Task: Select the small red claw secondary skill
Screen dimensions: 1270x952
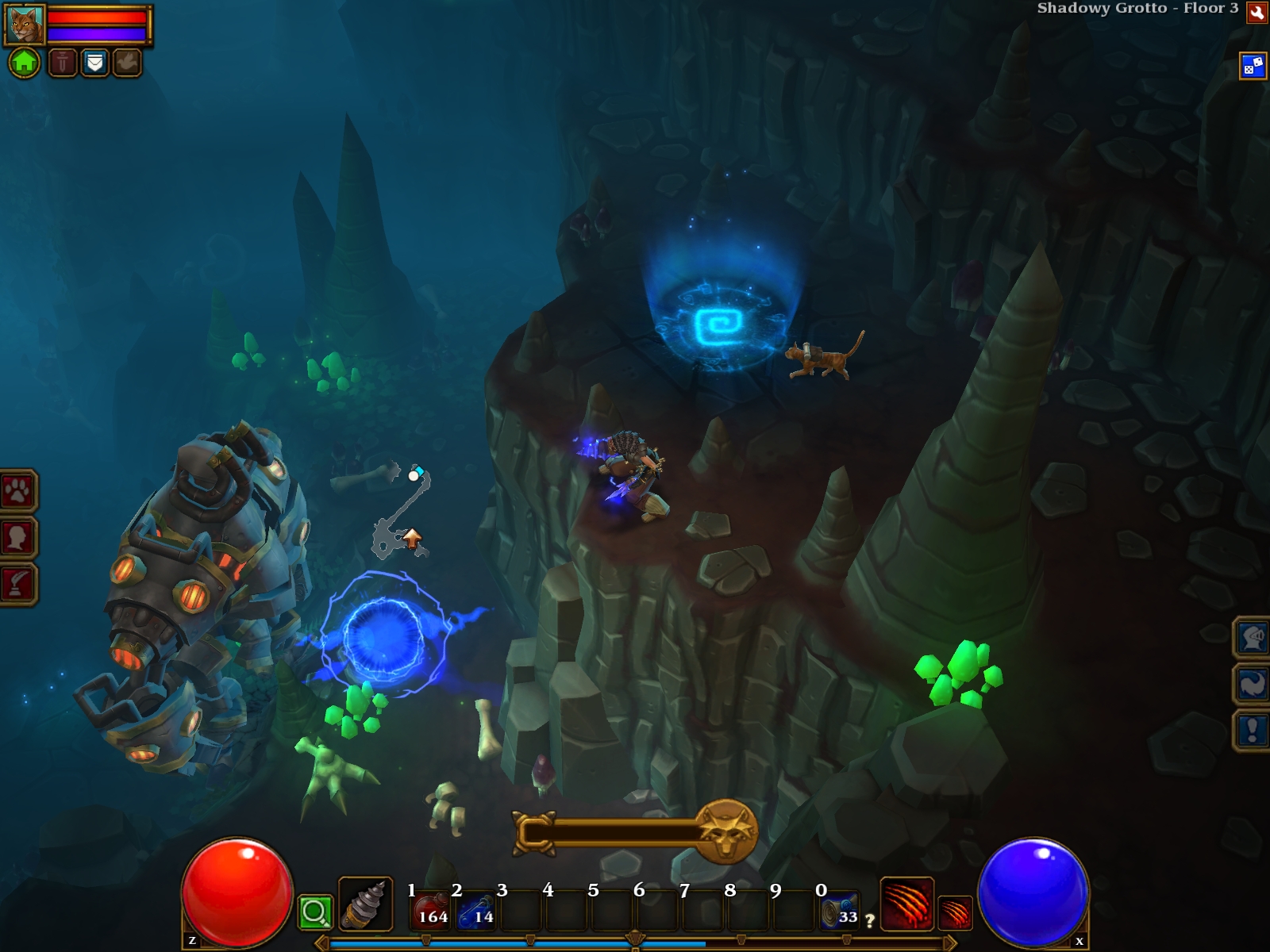Action: (955, 912)
